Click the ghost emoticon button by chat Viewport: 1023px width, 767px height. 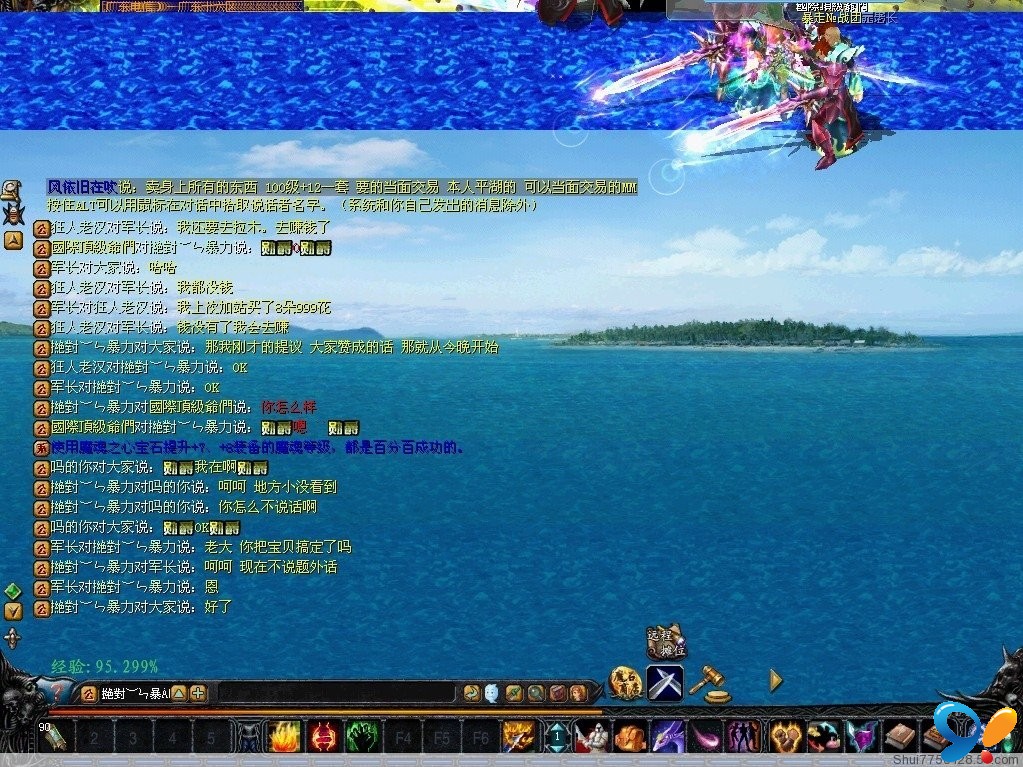(x=492, y=692)
